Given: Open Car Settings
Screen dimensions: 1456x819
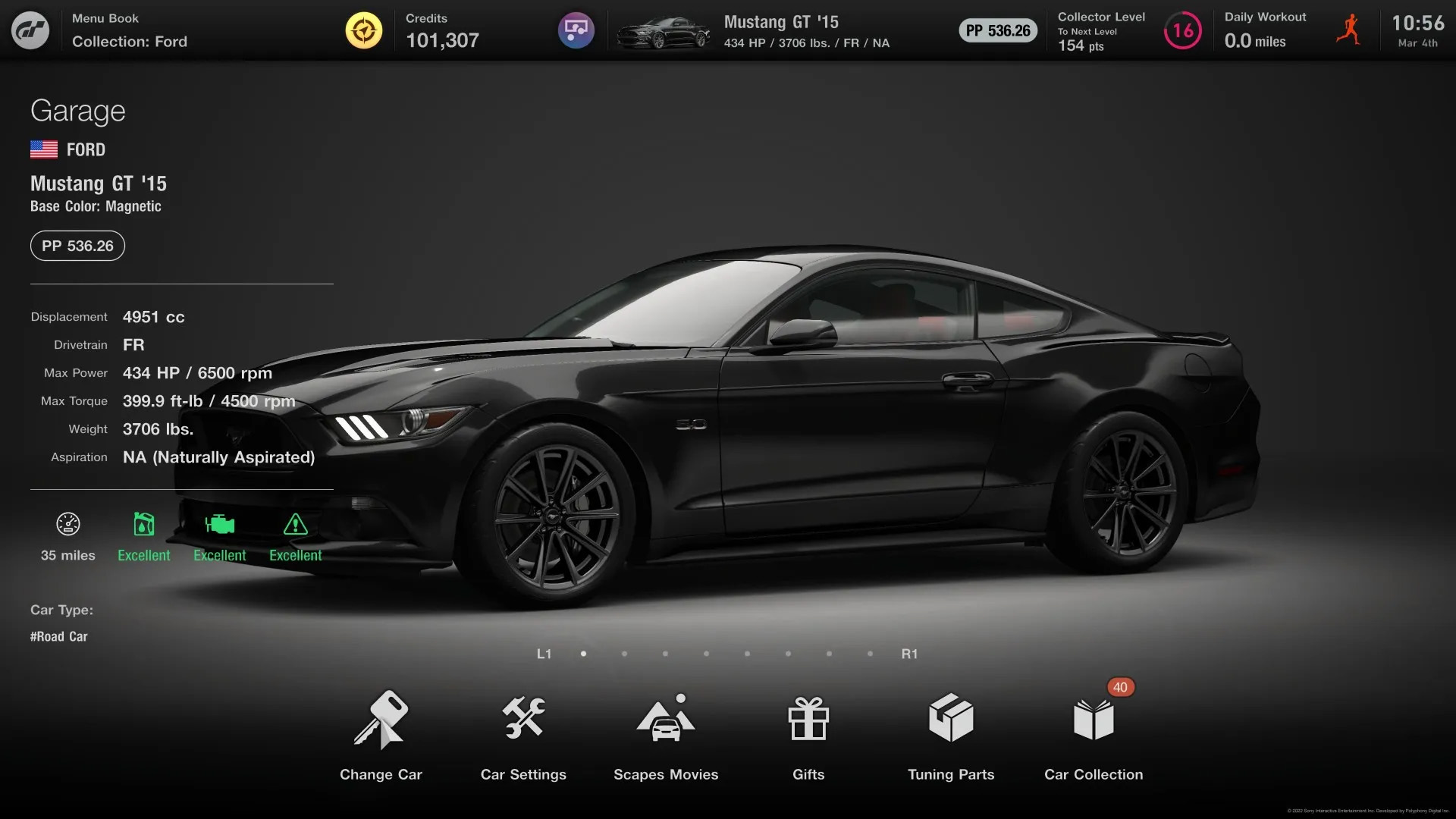Looking at the screenshot, I should 523,734.
